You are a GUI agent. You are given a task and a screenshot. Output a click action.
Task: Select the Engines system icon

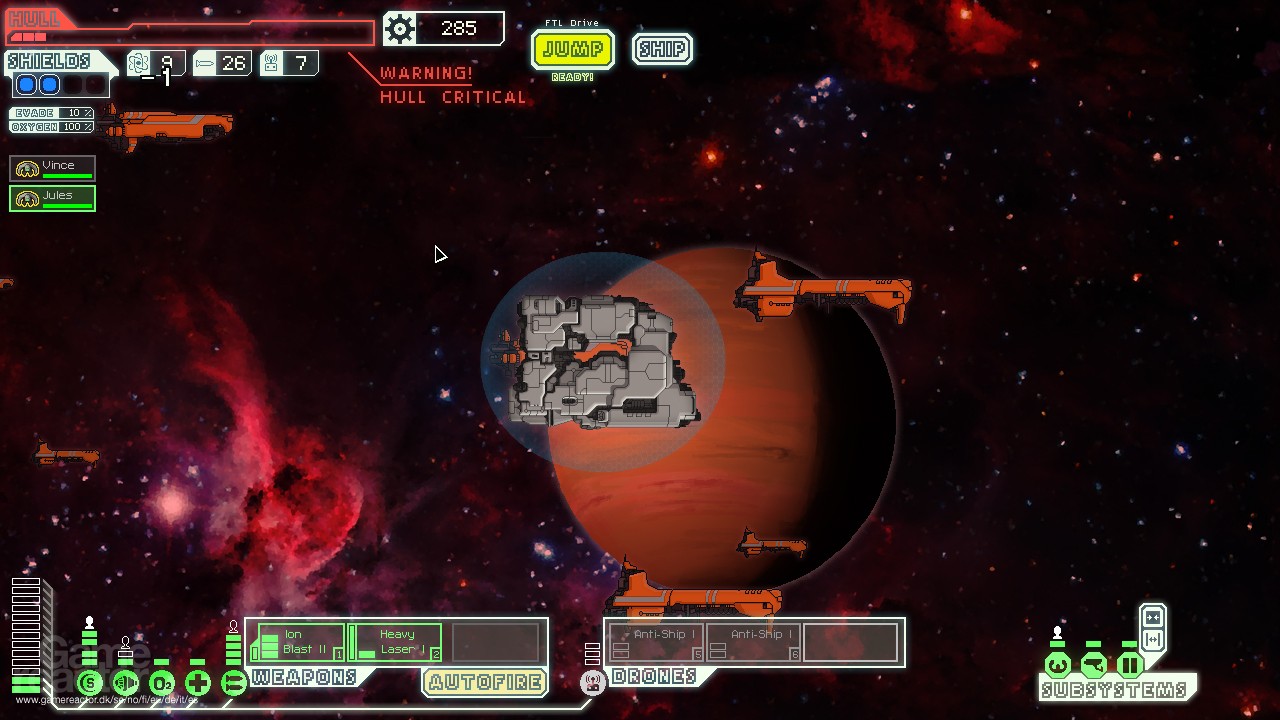click(126, 682)
